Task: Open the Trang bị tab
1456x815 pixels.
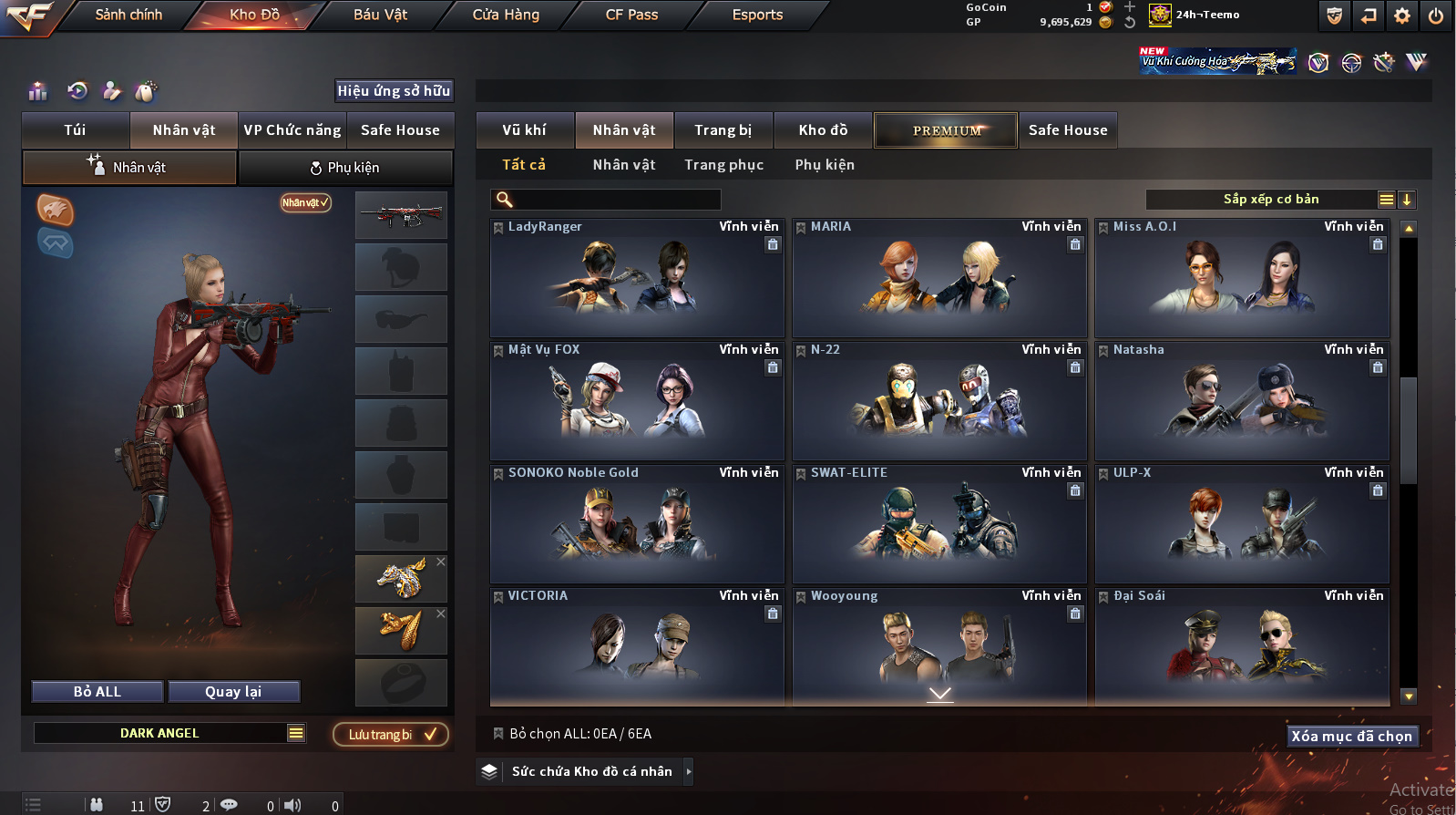Action: click(723, 130)
